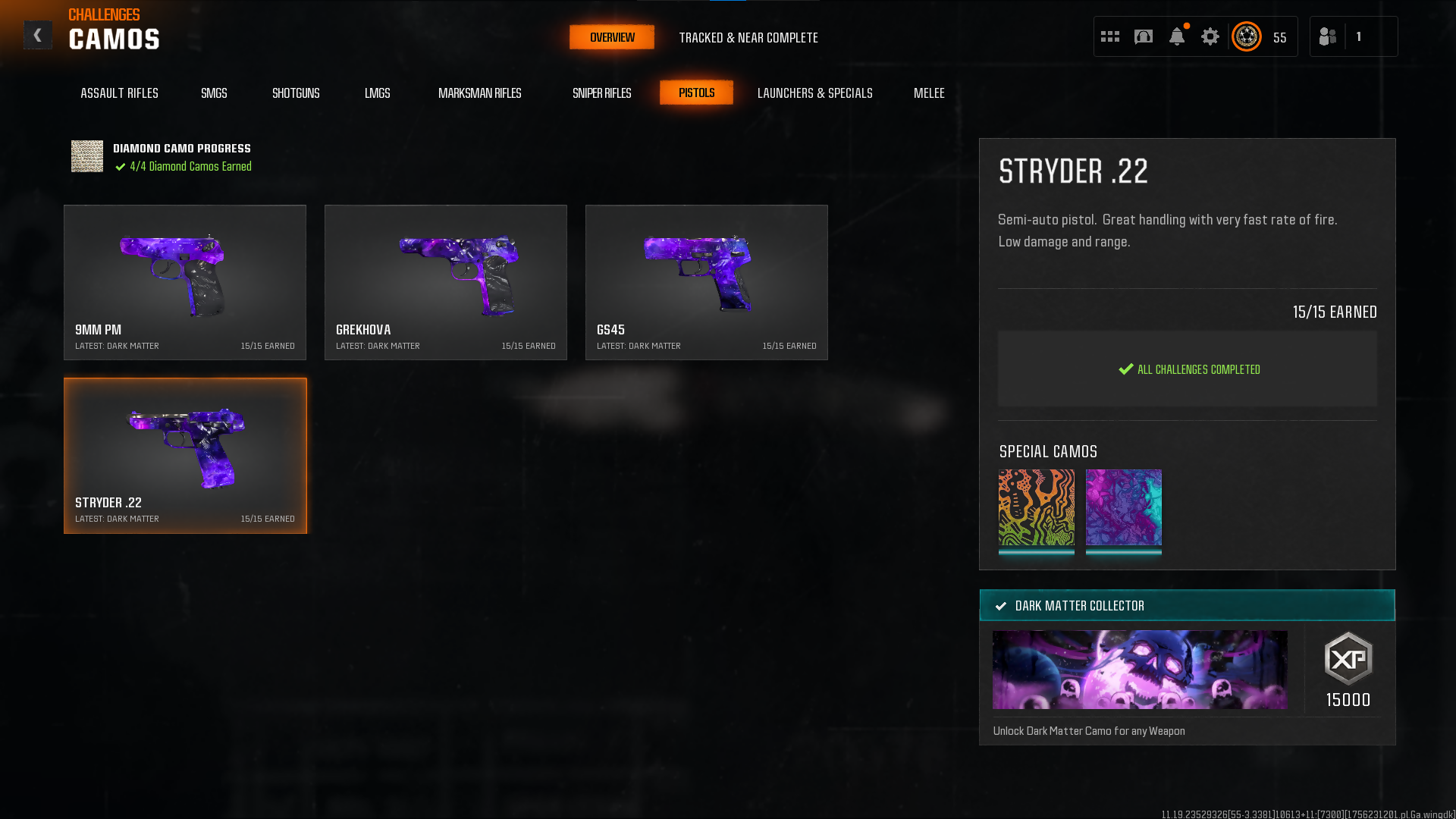Open the LMGs category
Image resolution: width=1456 pixels, height=819 pixels.
tap(377, 93)
